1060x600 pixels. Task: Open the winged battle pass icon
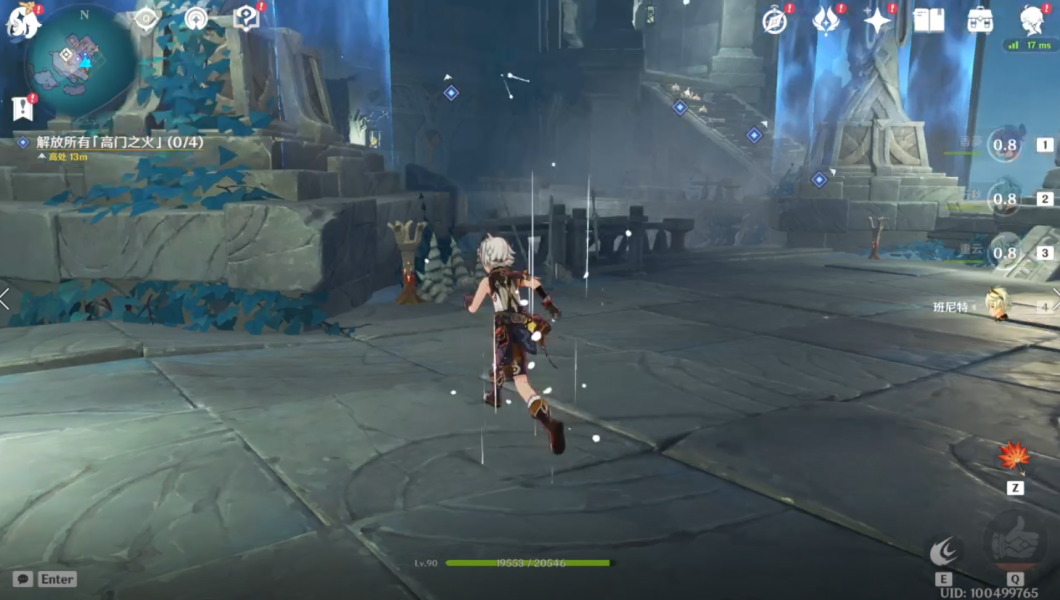tap(827, 20)
